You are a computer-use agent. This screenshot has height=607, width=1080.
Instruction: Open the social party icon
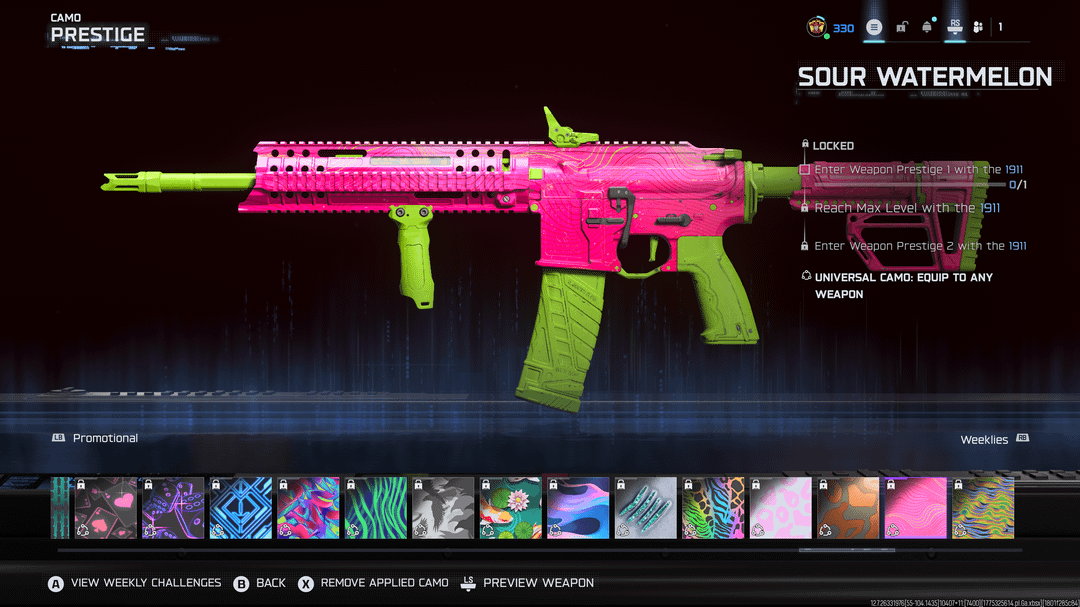pos(980,27)
